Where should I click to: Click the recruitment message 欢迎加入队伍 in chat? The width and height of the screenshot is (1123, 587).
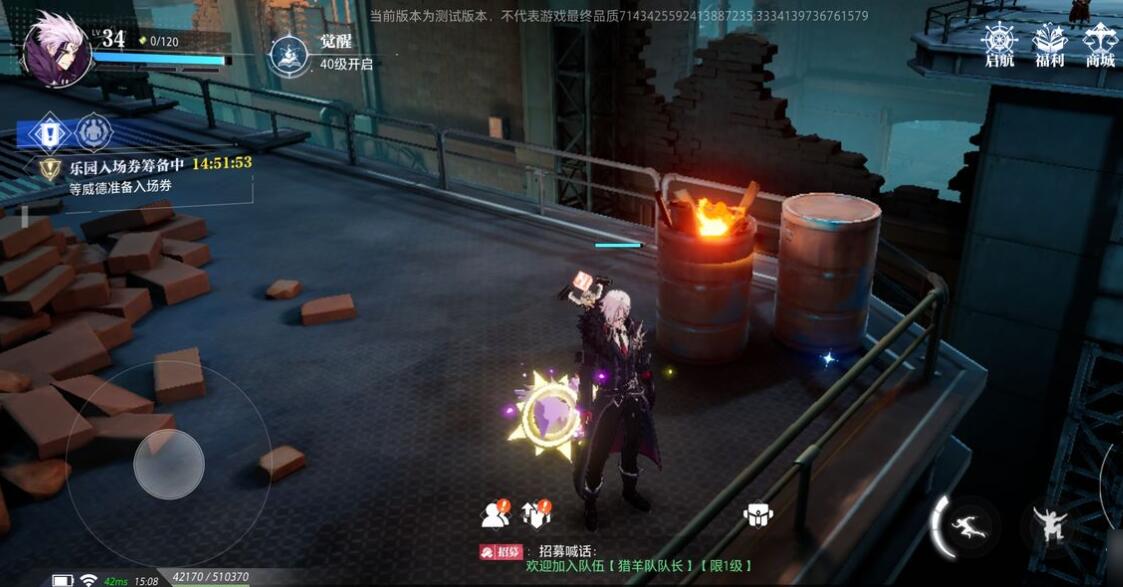click(639, 566)
